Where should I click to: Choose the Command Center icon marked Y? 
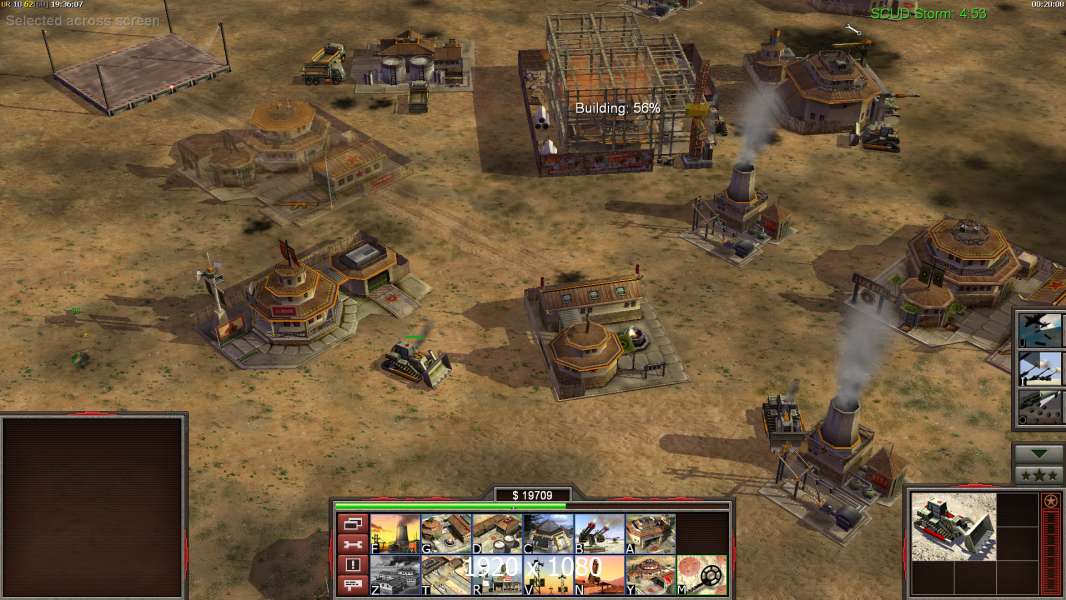650,575
